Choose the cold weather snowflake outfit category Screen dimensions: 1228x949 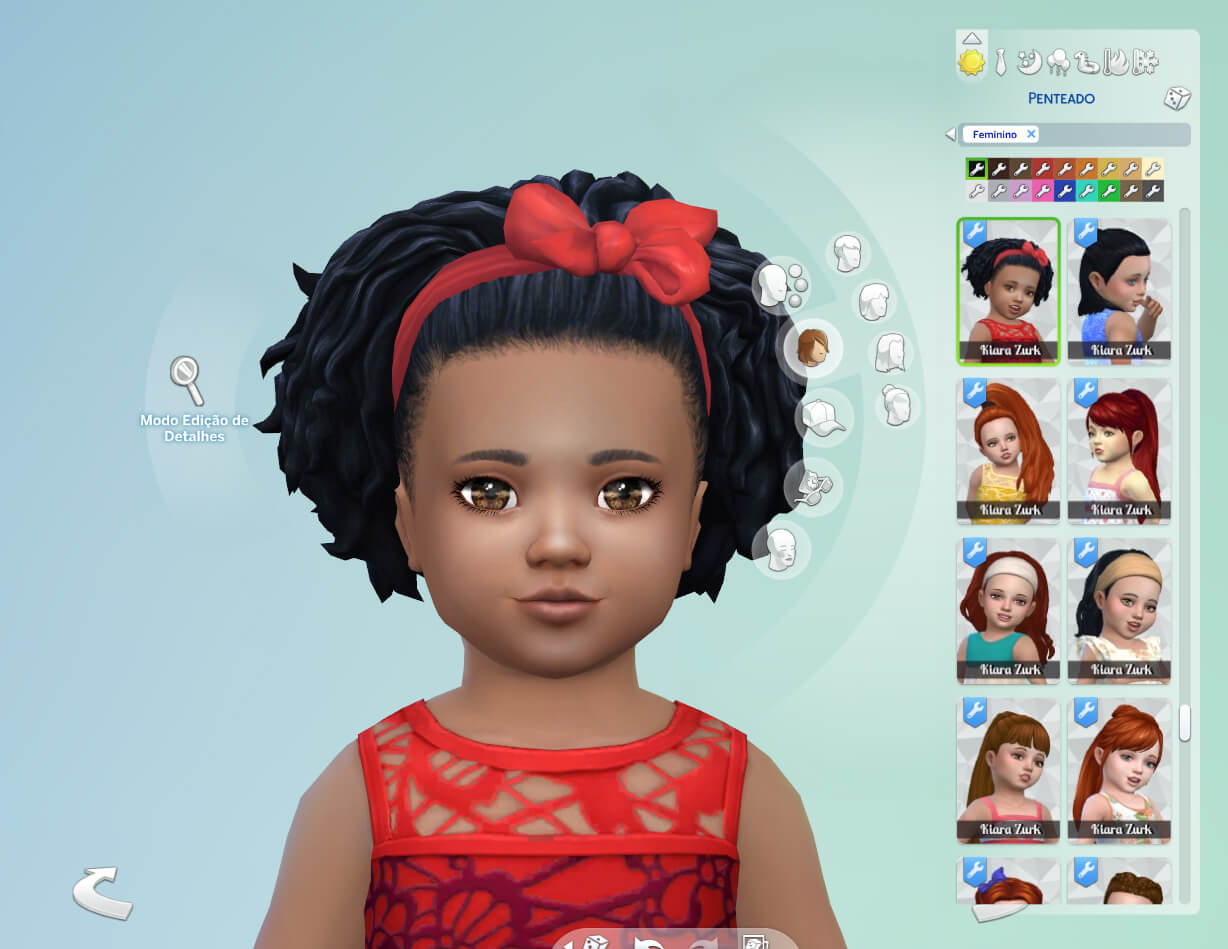point(1144,63)
